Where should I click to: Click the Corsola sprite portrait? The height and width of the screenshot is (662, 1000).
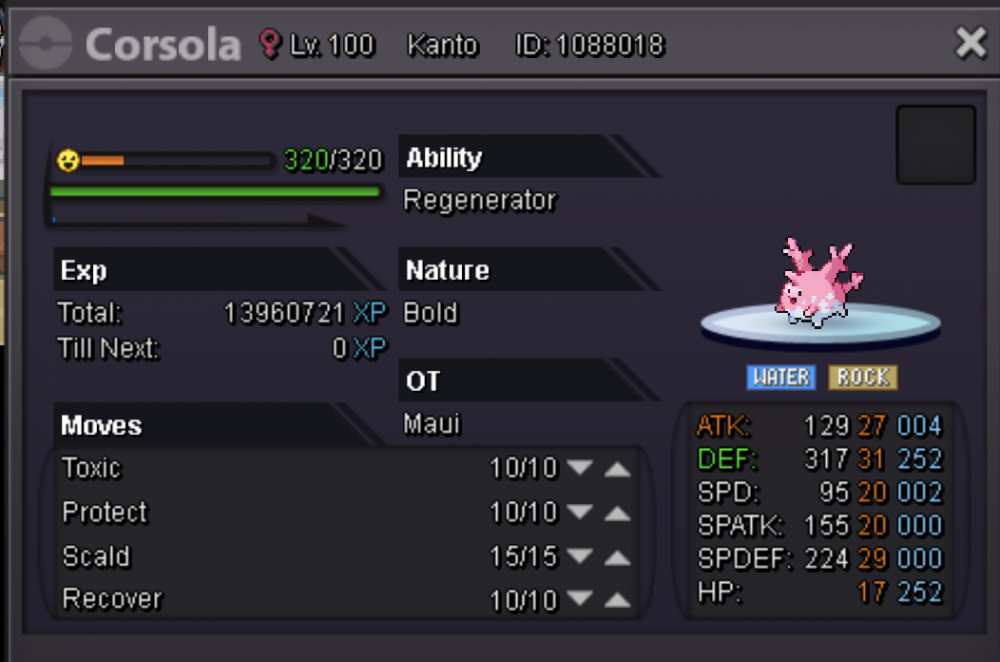pos(819,281)
